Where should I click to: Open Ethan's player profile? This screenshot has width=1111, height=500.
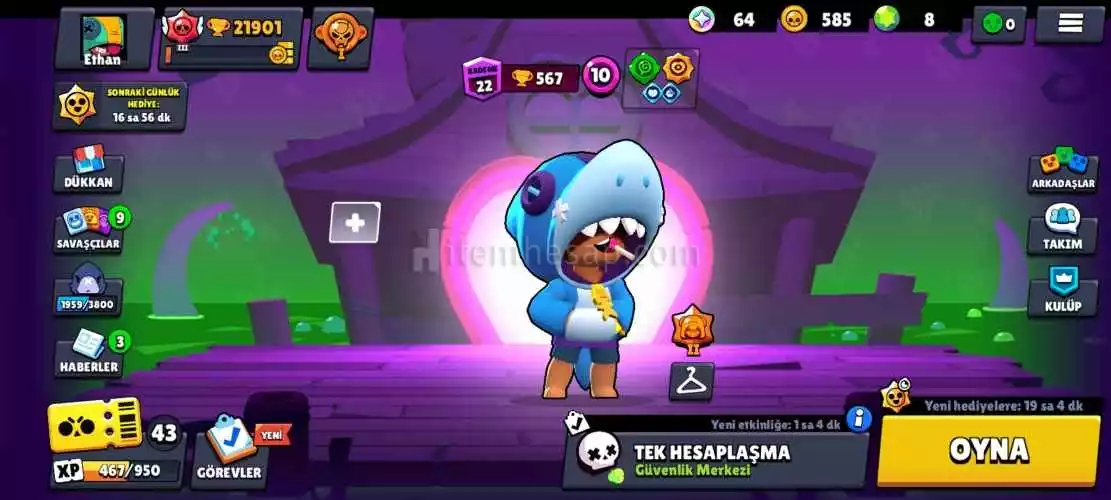point(103,38)
